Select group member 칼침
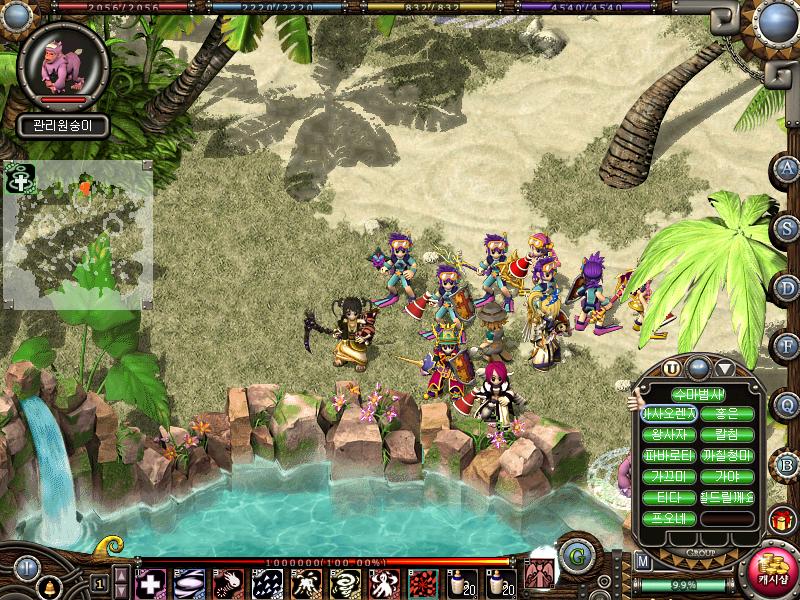 pyautogui.click(x=727, y=434)
